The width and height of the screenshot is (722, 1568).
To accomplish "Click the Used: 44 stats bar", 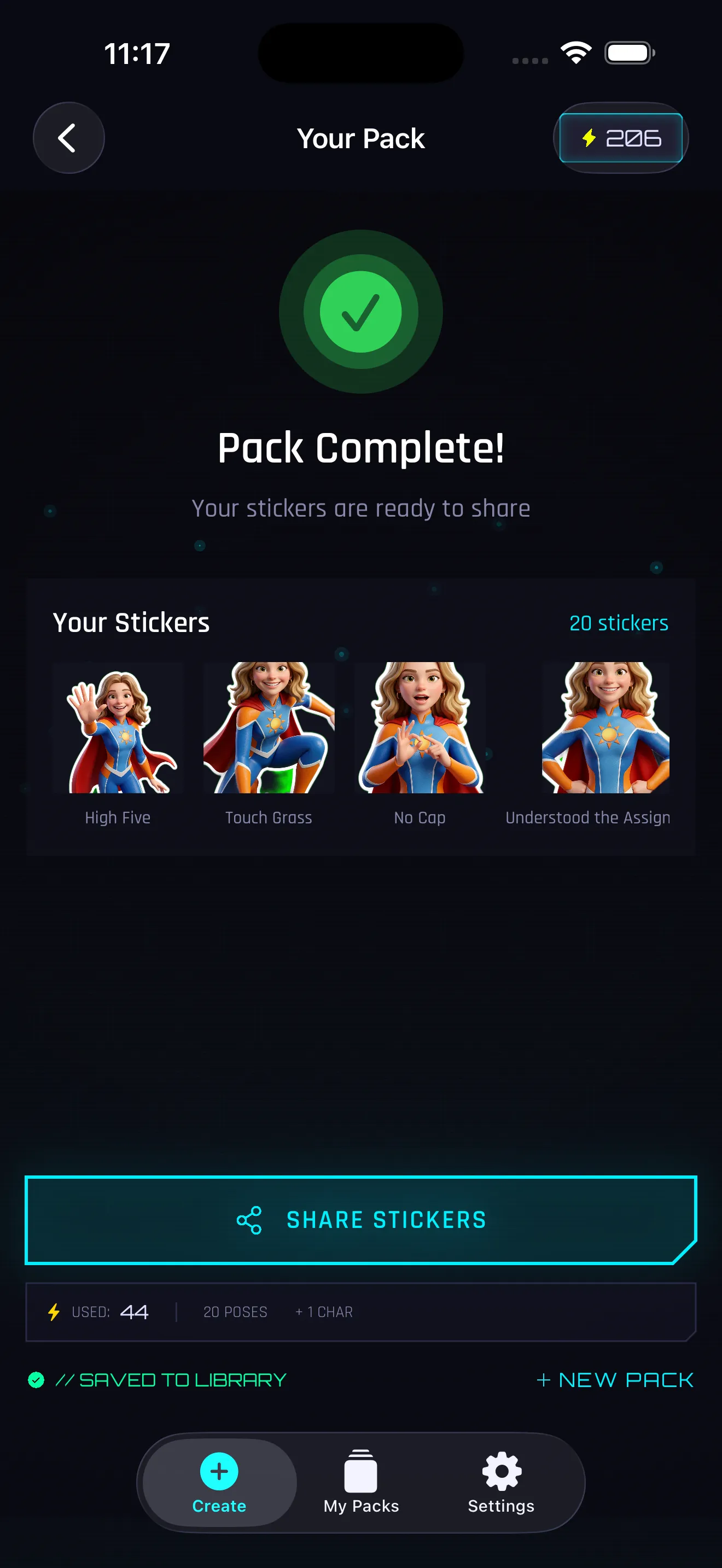I will coord(361,1312).
